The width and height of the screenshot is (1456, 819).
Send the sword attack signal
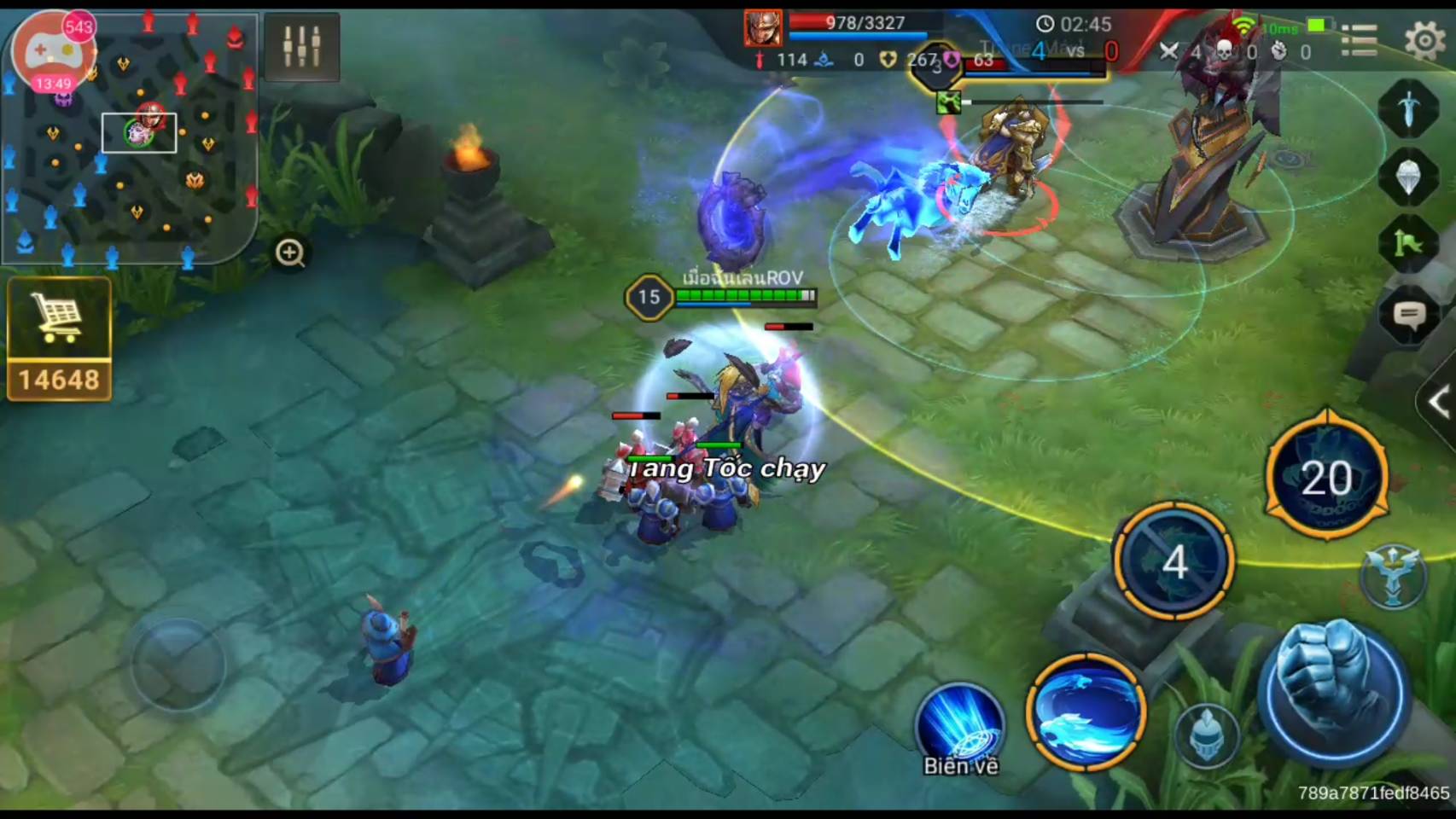tap(1408, 108)
